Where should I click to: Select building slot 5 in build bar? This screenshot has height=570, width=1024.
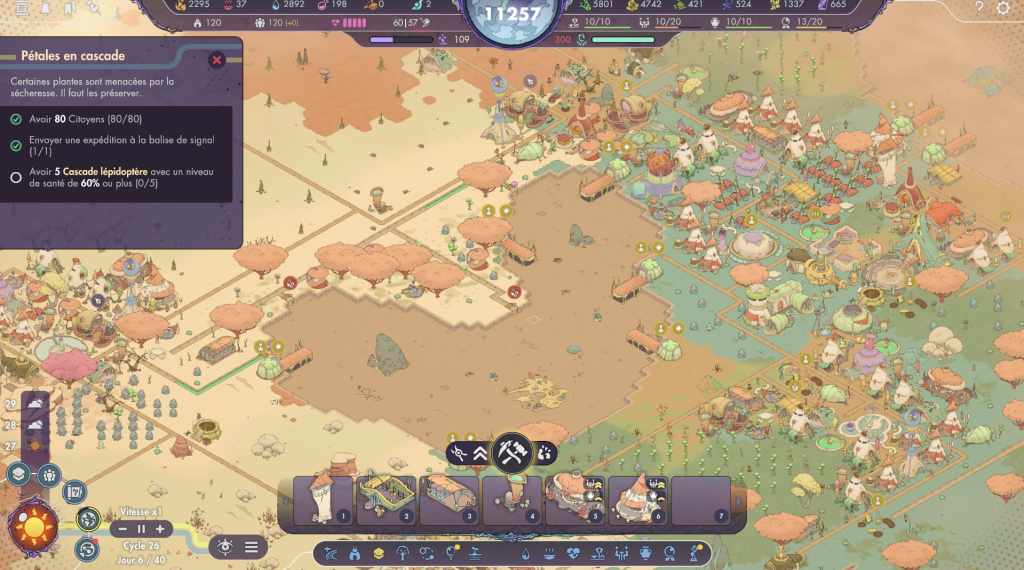click(575, 499)
